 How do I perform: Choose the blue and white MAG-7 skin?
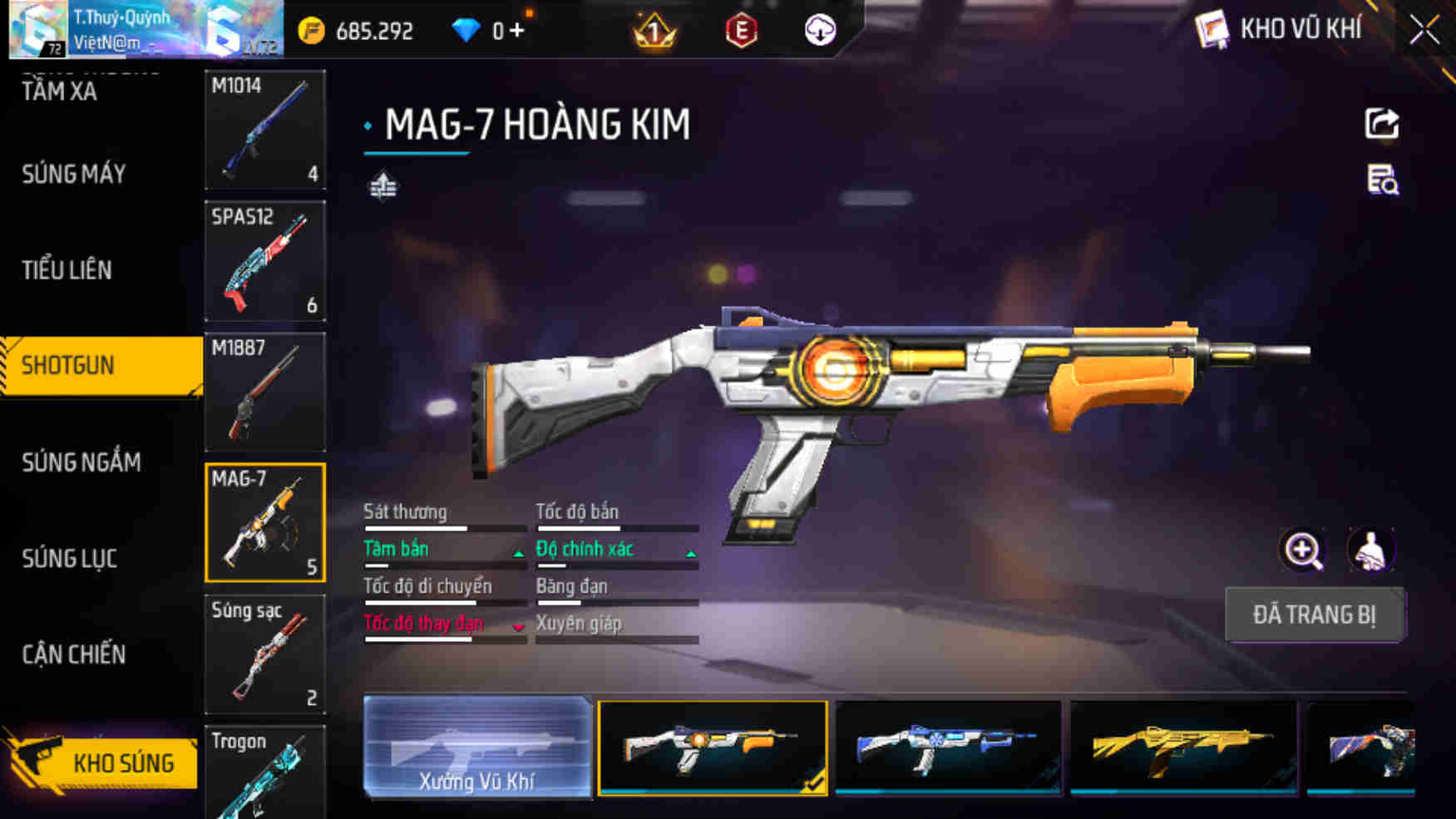(948, 747)
